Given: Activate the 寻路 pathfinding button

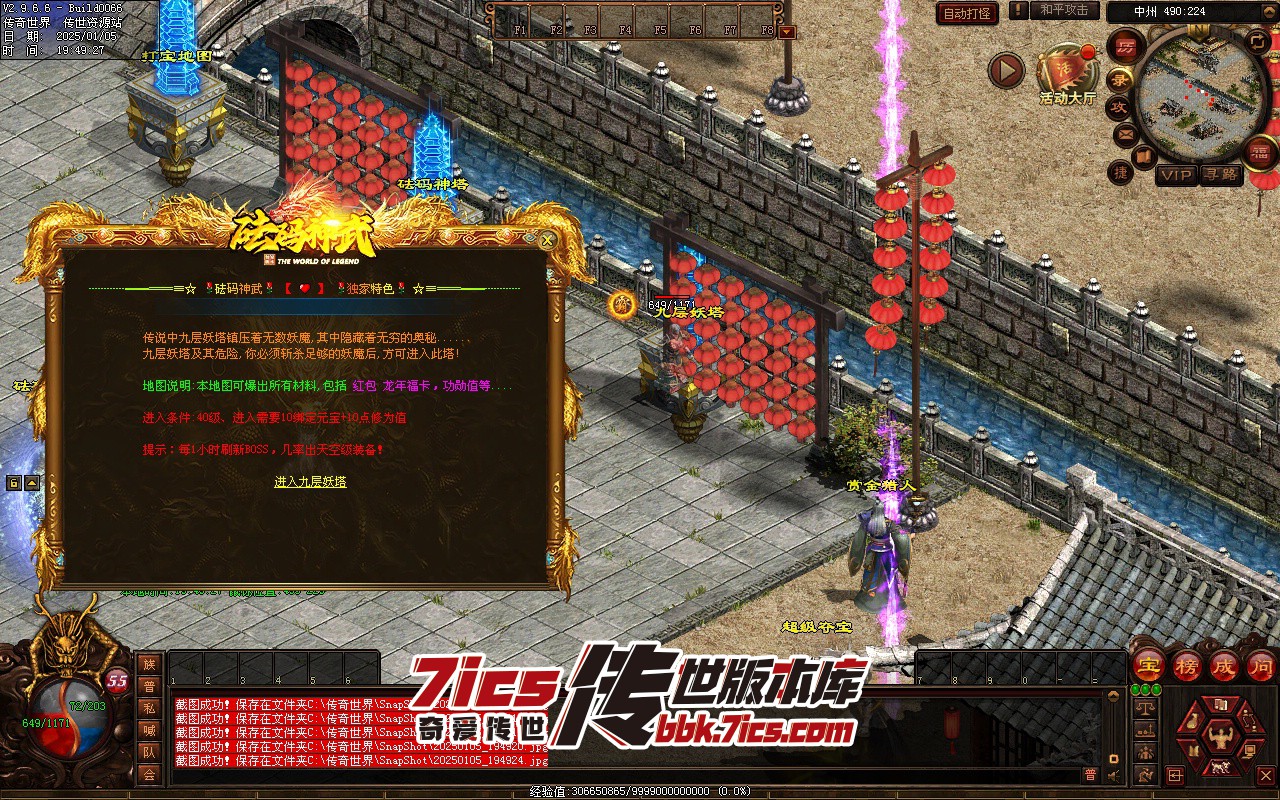Looking at the screenshot, I should click(1220, 175).
